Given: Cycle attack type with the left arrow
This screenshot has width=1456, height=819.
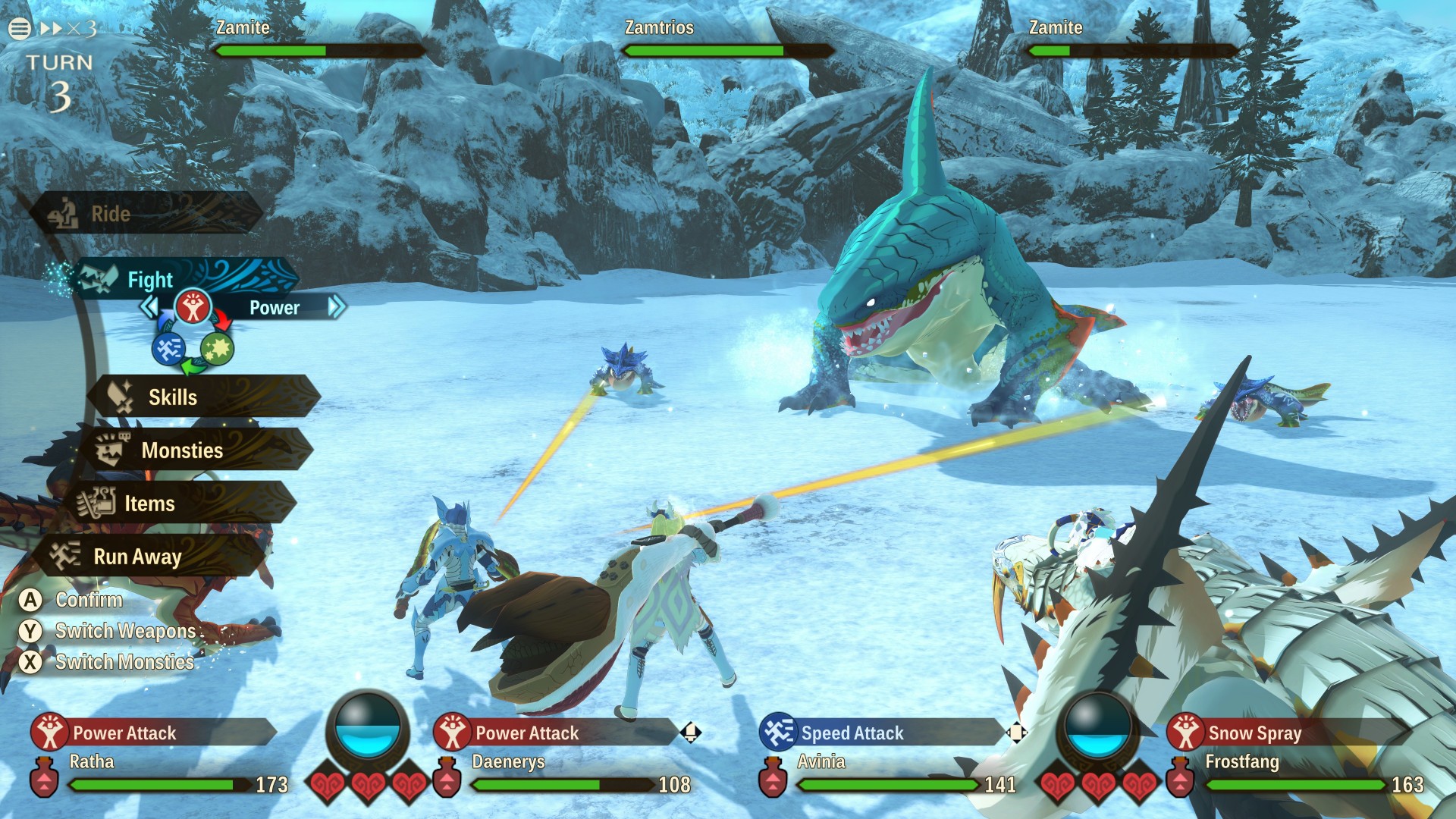Looking at the screenshot, I should 149,307.
